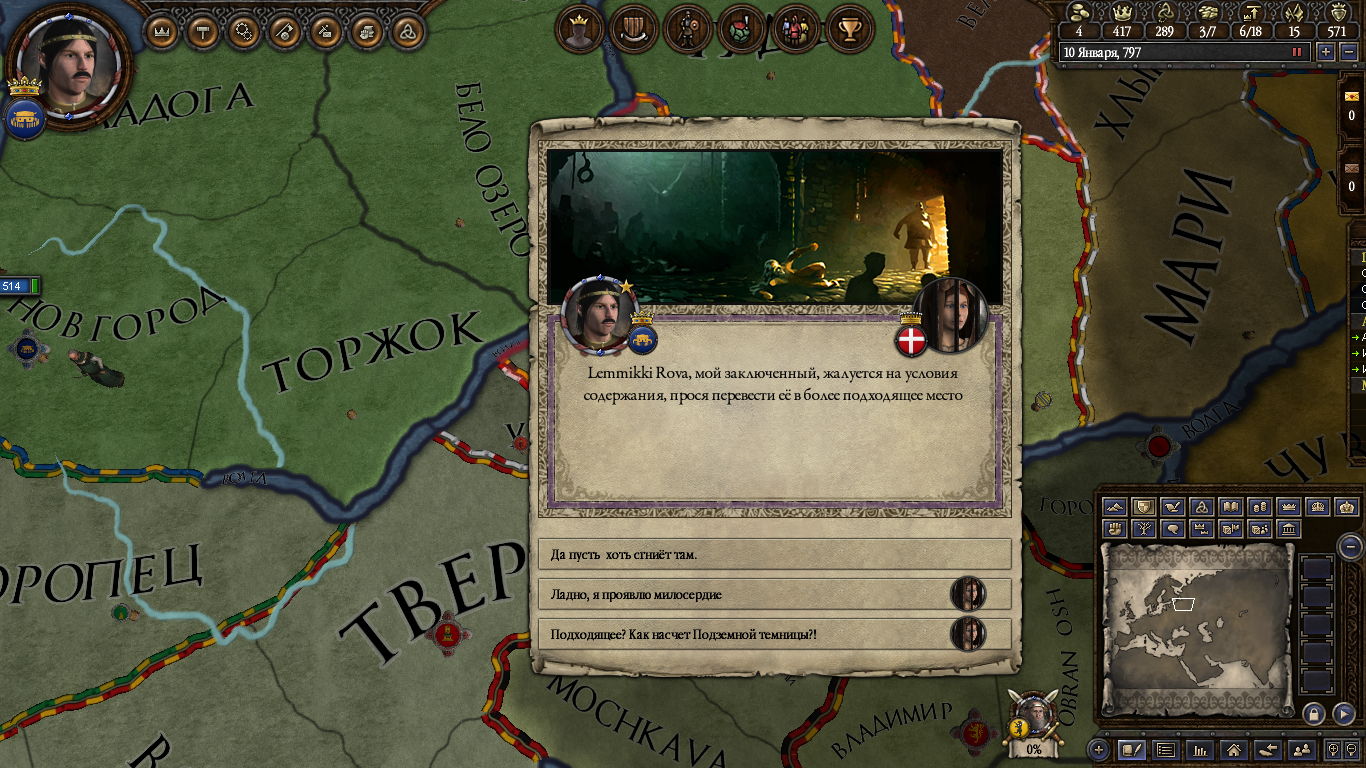This screenshot has height=768, width=1366.
Task: Click the prisoner portrait in the event window
Action: tap(949, 314)
